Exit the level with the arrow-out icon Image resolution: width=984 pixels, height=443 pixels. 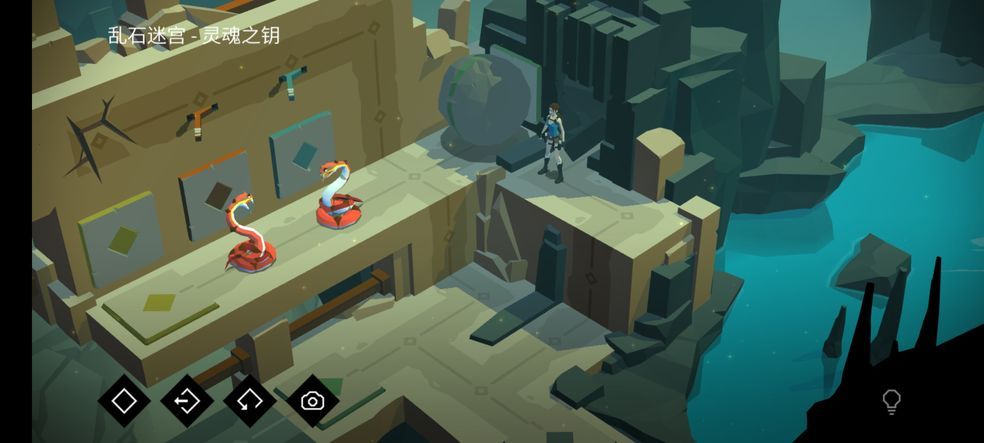coord(187,401)
